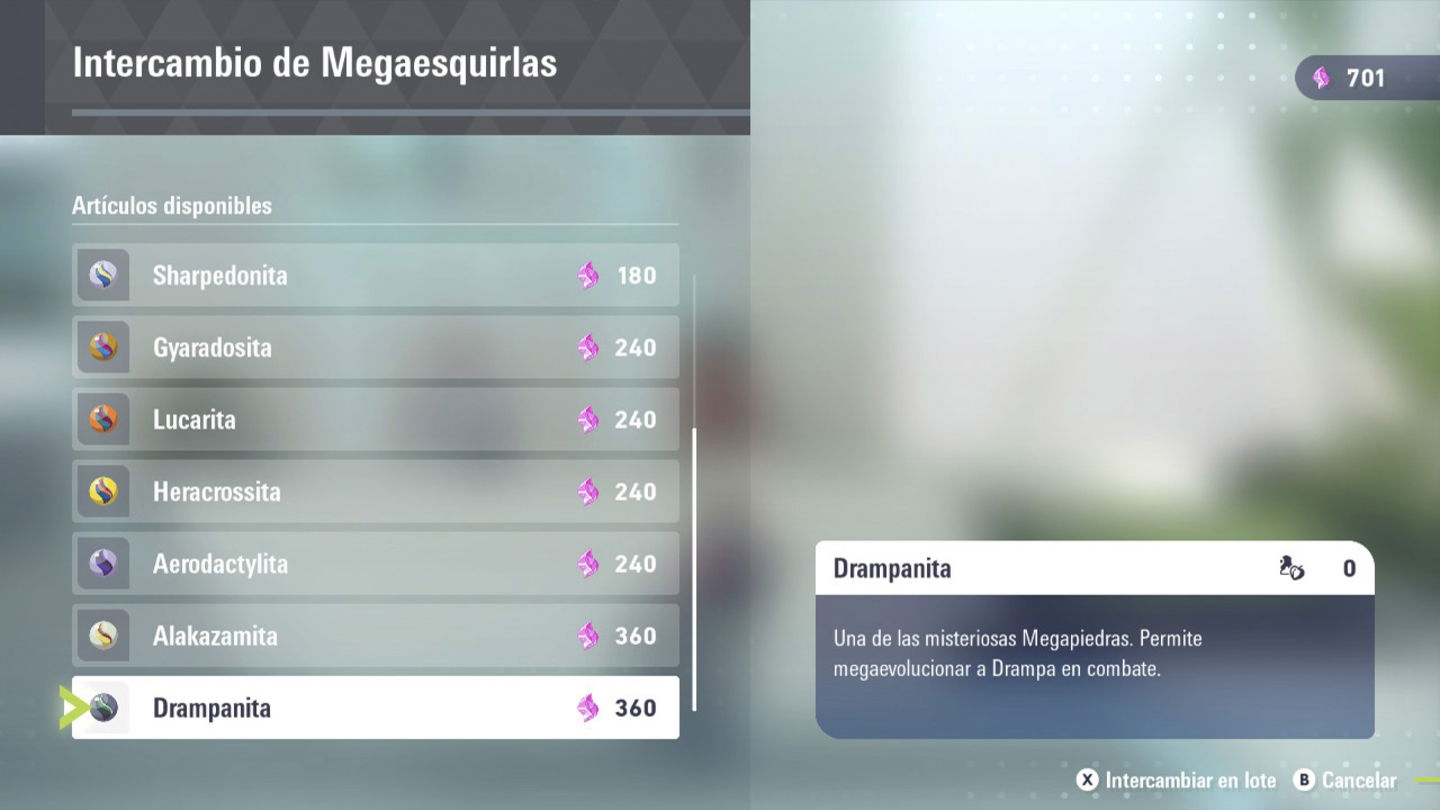Image resolution: width=1440 pixels, height=810 pixels.
Task: Pick the Lucarita mega stone row
Action: [x=375, y=419]
